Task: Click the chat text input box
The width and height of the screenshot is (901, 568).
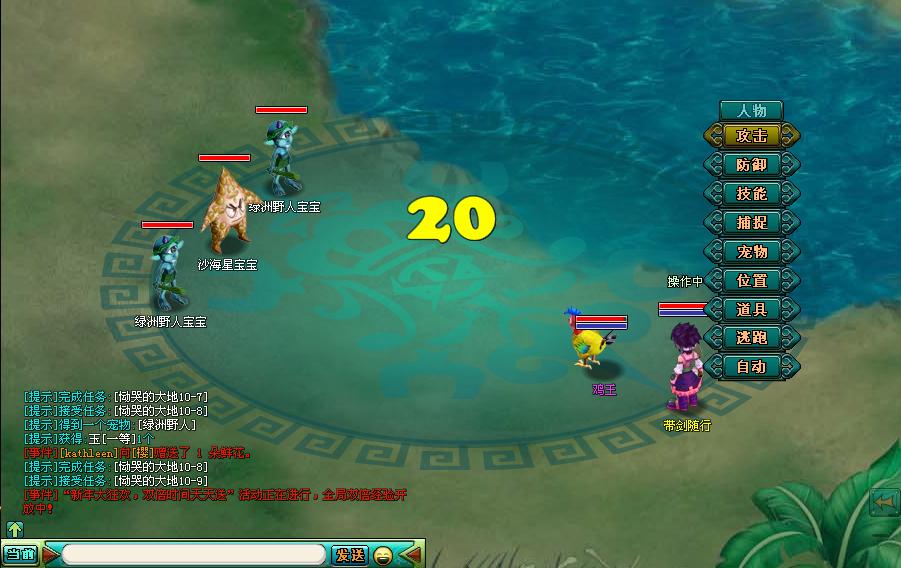Action: pos(195,554)
